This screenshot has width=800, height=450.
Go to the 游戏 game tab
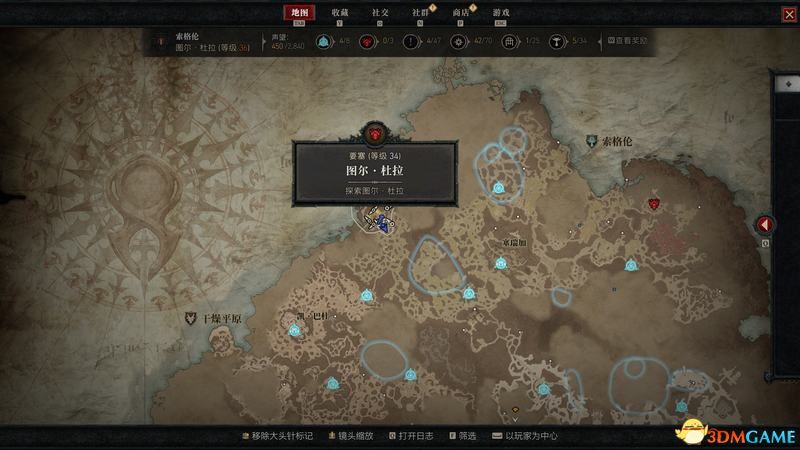click(x=499, y=13)
